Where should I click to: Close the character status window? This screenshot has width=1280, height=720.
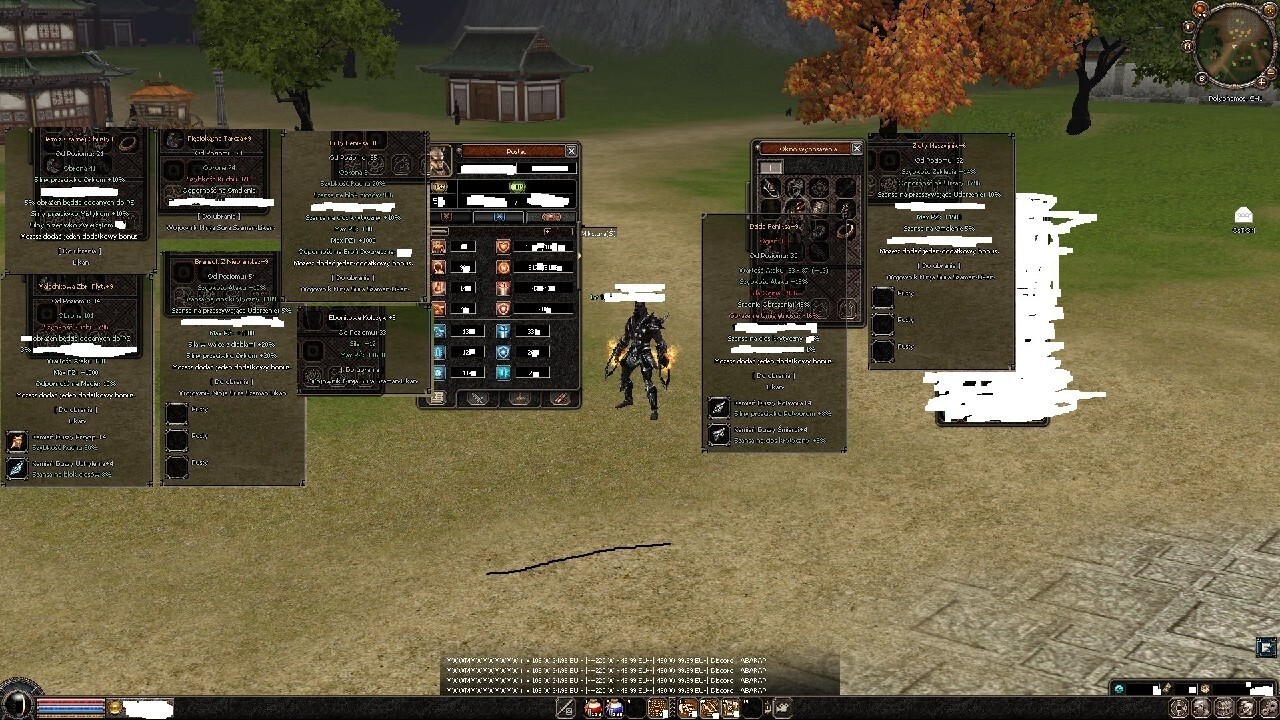571,151
